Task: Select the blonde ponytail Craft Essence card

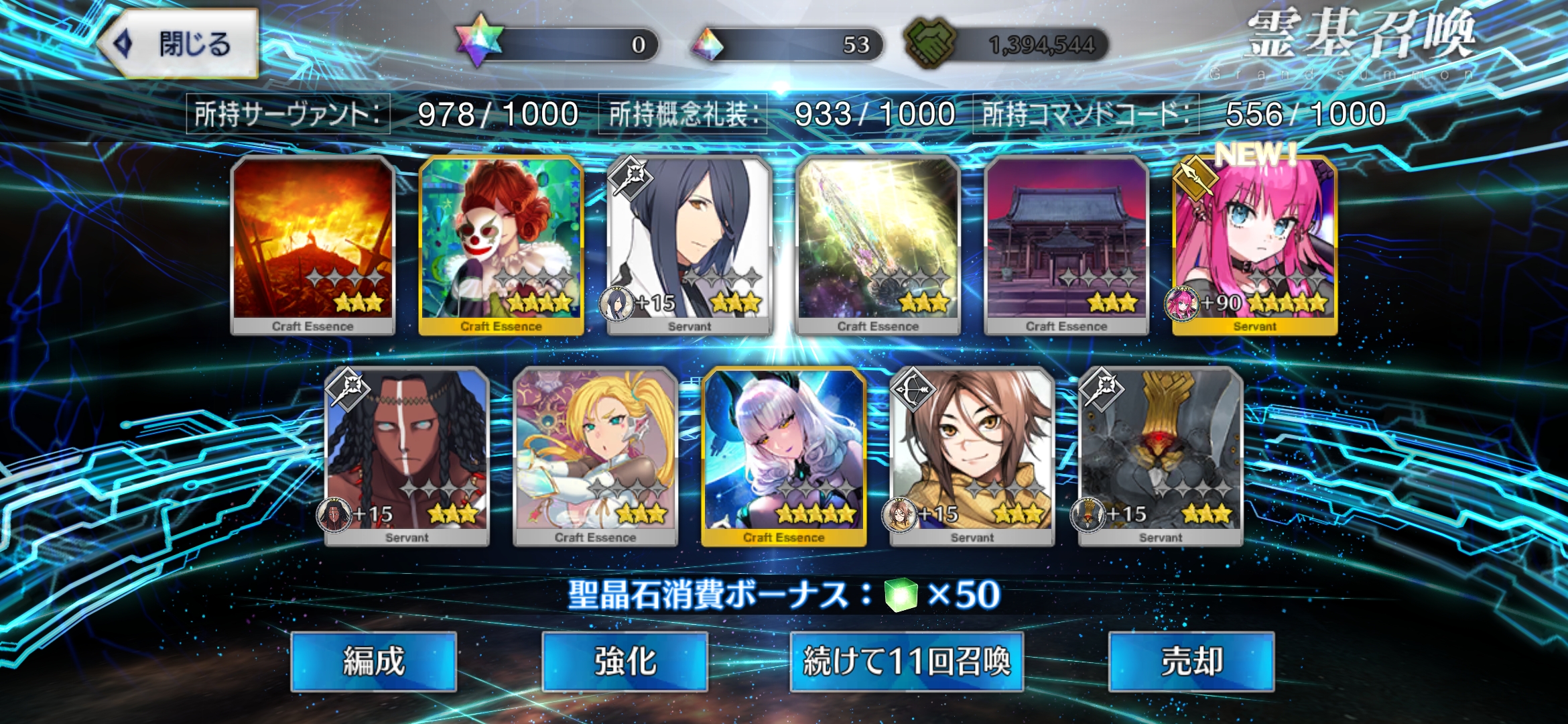Action: pyautogui.click(x=595, y=456)
